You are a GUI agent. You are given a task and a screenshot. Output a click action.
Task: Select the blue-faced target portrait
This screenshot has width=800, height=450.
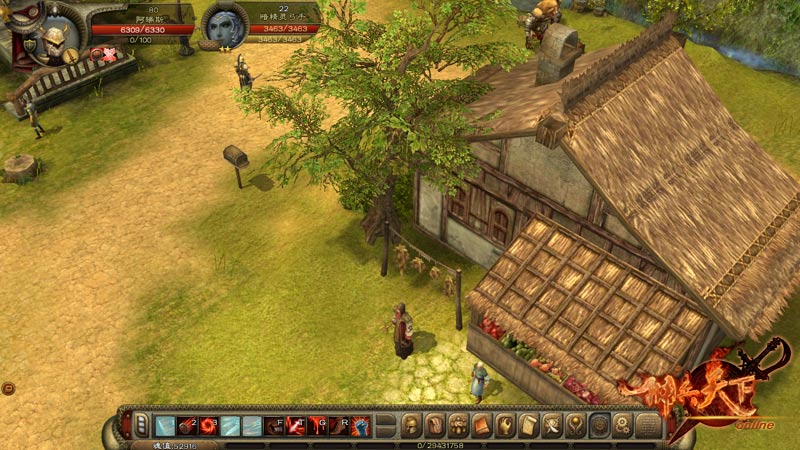click(x=222, y=27)
